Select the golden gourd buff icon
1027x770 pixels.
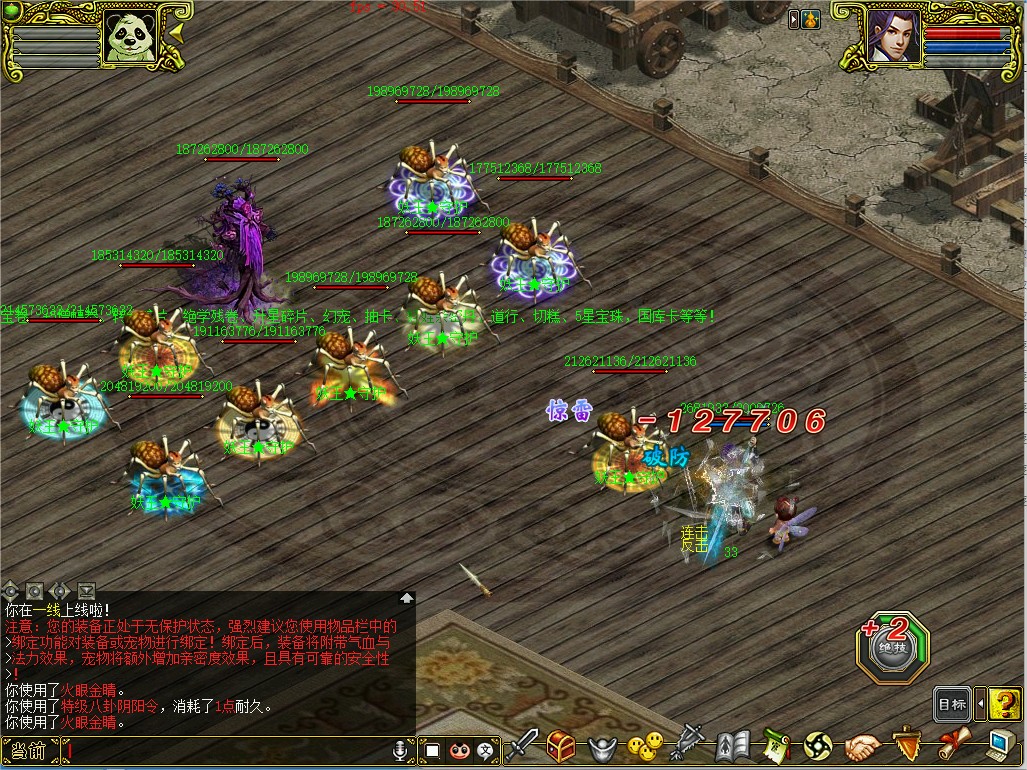point(810,19)
